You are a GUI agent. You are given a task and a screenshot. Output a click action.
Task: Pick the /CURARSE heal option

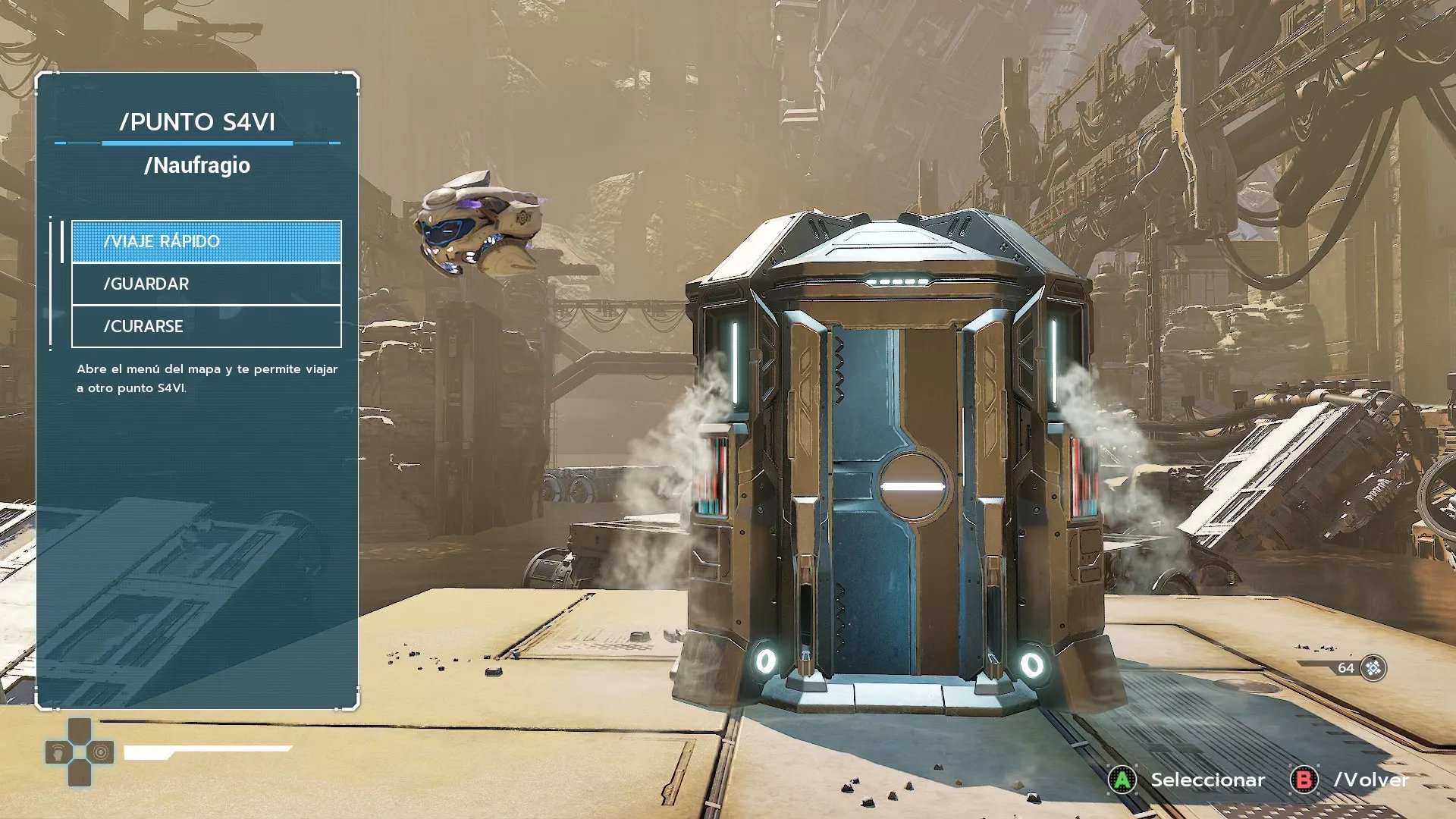[206, 326]
